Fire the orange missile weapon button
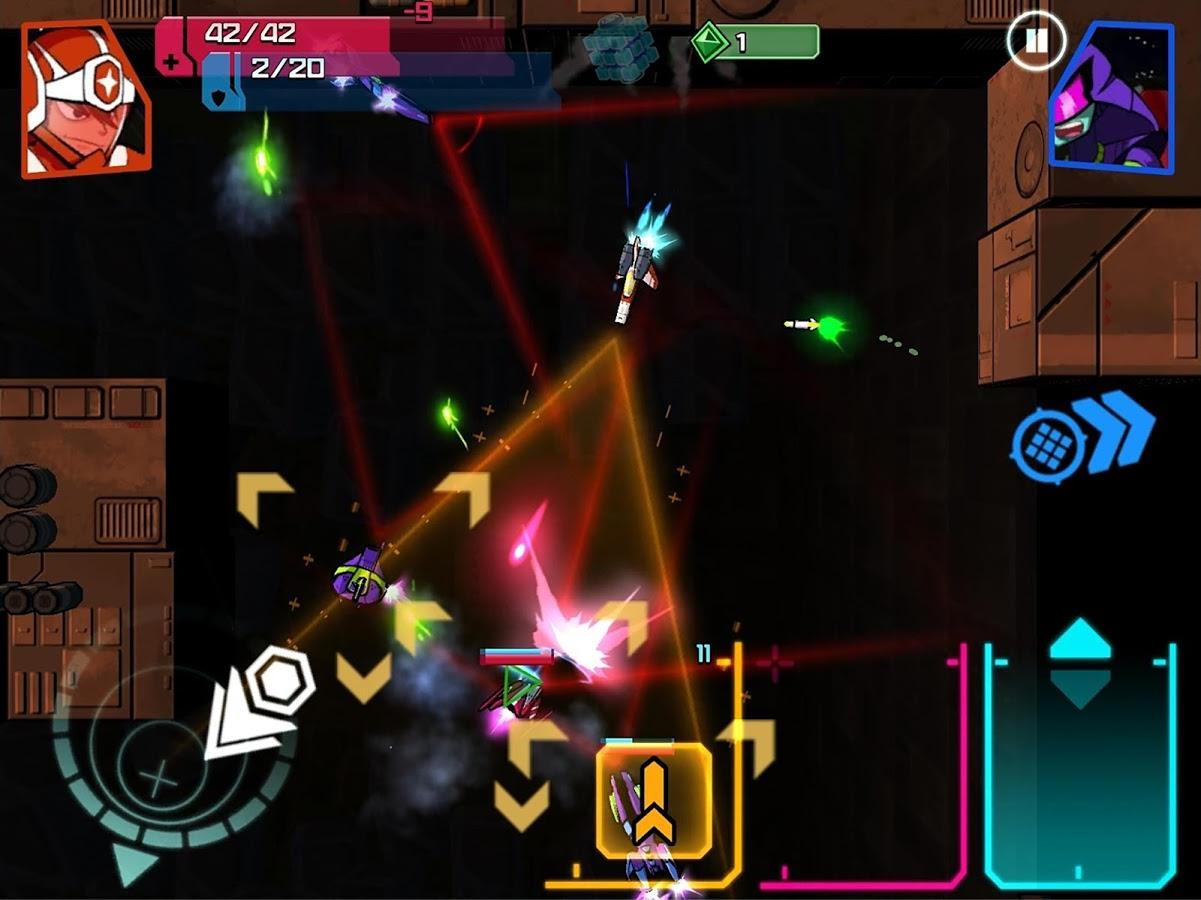1201x900 pixels. 654,800
